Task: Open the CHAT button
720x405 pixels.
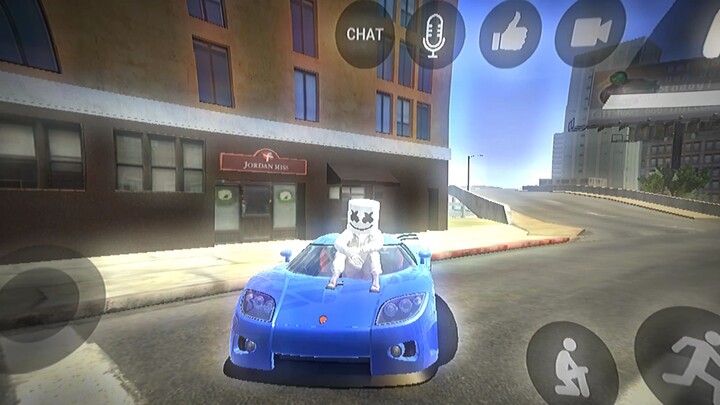Action: pos(365,33)
